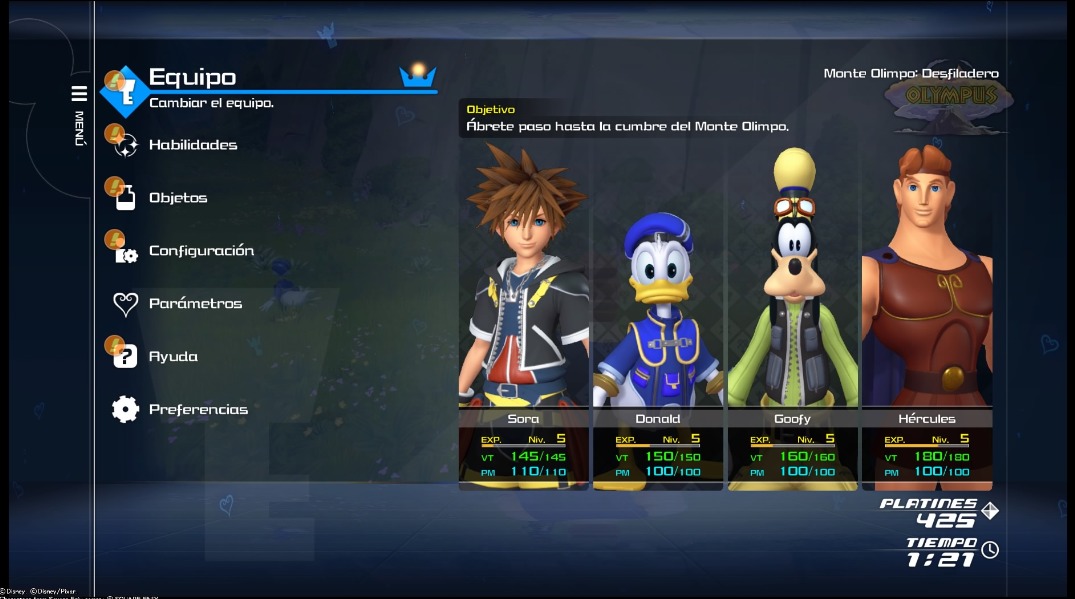The height and width of the screenshot is (599, 1075).
Task: Open Parámetros from the menu
Action: point(195,304)
